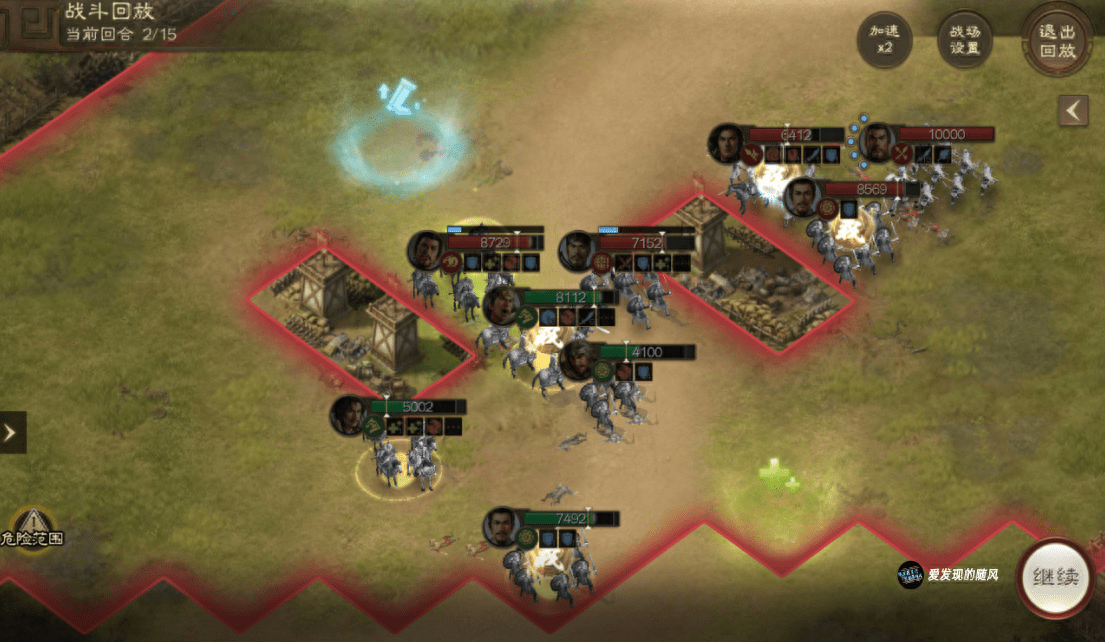Image resolution: width=1105 pixels, height=642 pixels.
Task: Choose the general portrait with 8569 troops
Action: point(803,197)
